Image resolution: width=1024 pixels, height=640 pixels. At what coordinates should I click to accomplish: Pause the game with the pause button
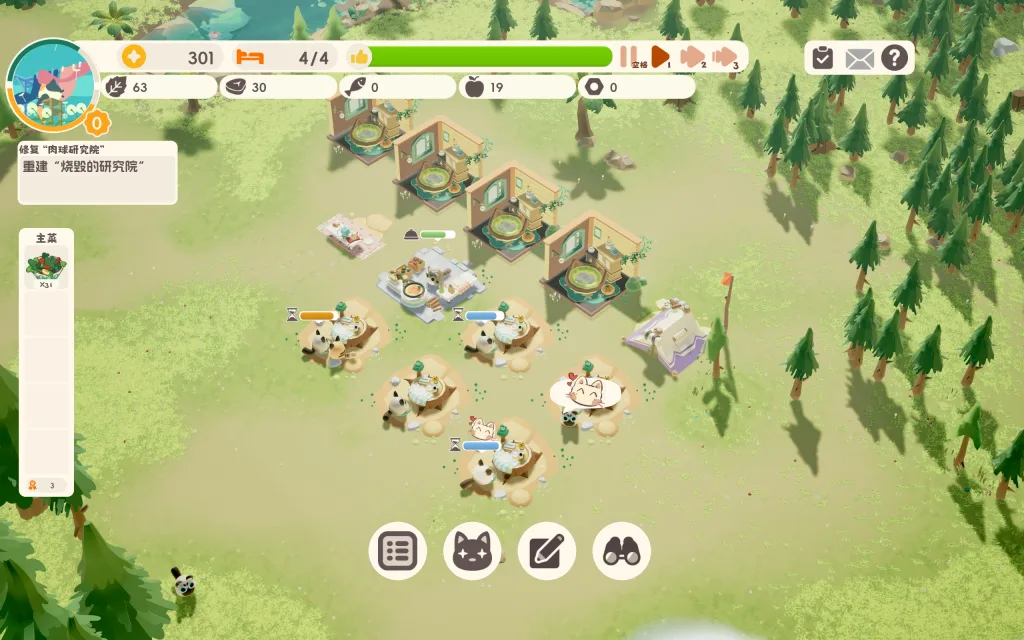point(629,57)
